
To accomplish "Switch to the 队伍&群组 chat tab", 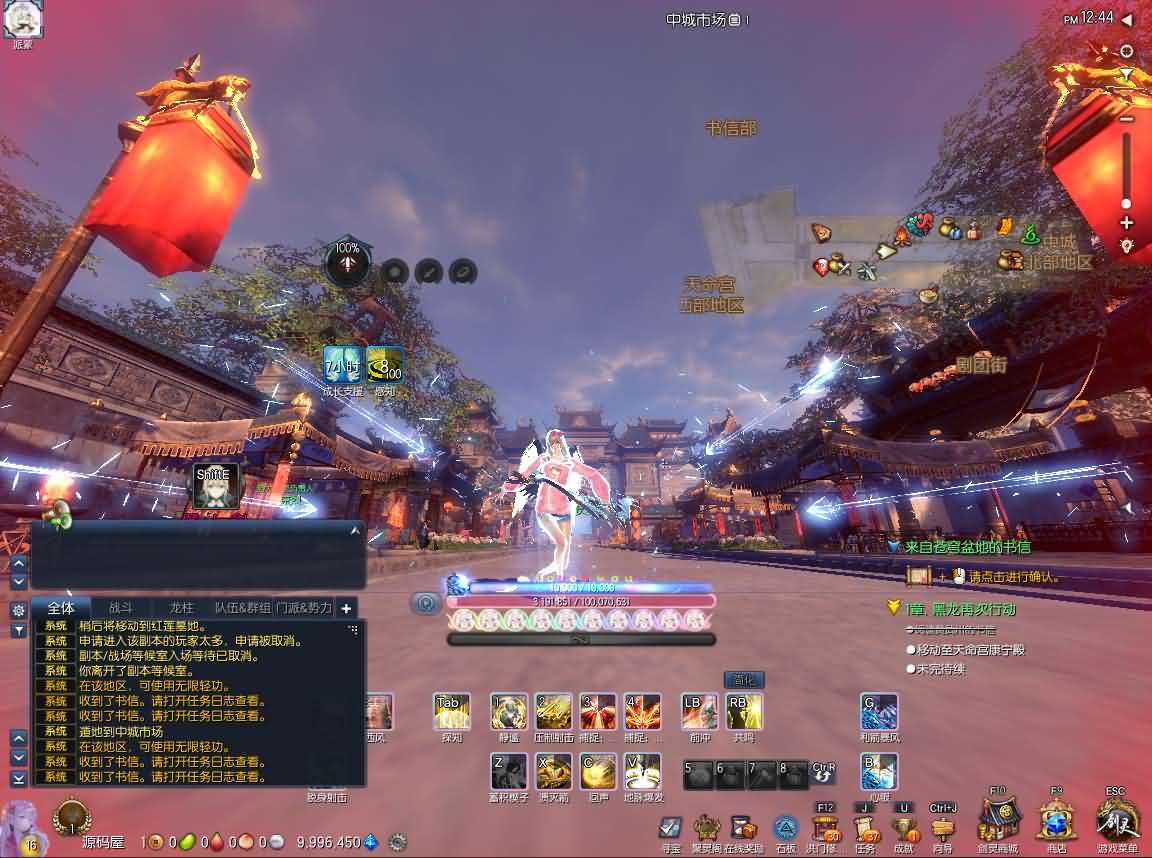I will (x=243, y=608).
